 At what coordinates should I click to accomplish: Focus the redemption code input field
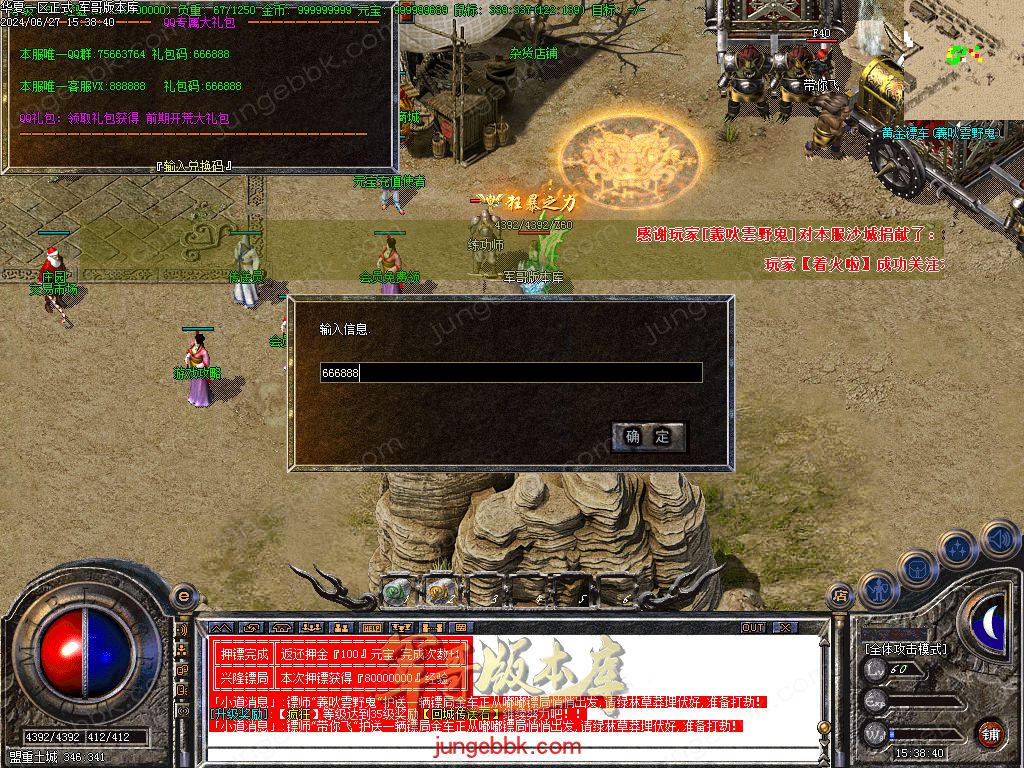pyautogui.click(x=510, y=373)
